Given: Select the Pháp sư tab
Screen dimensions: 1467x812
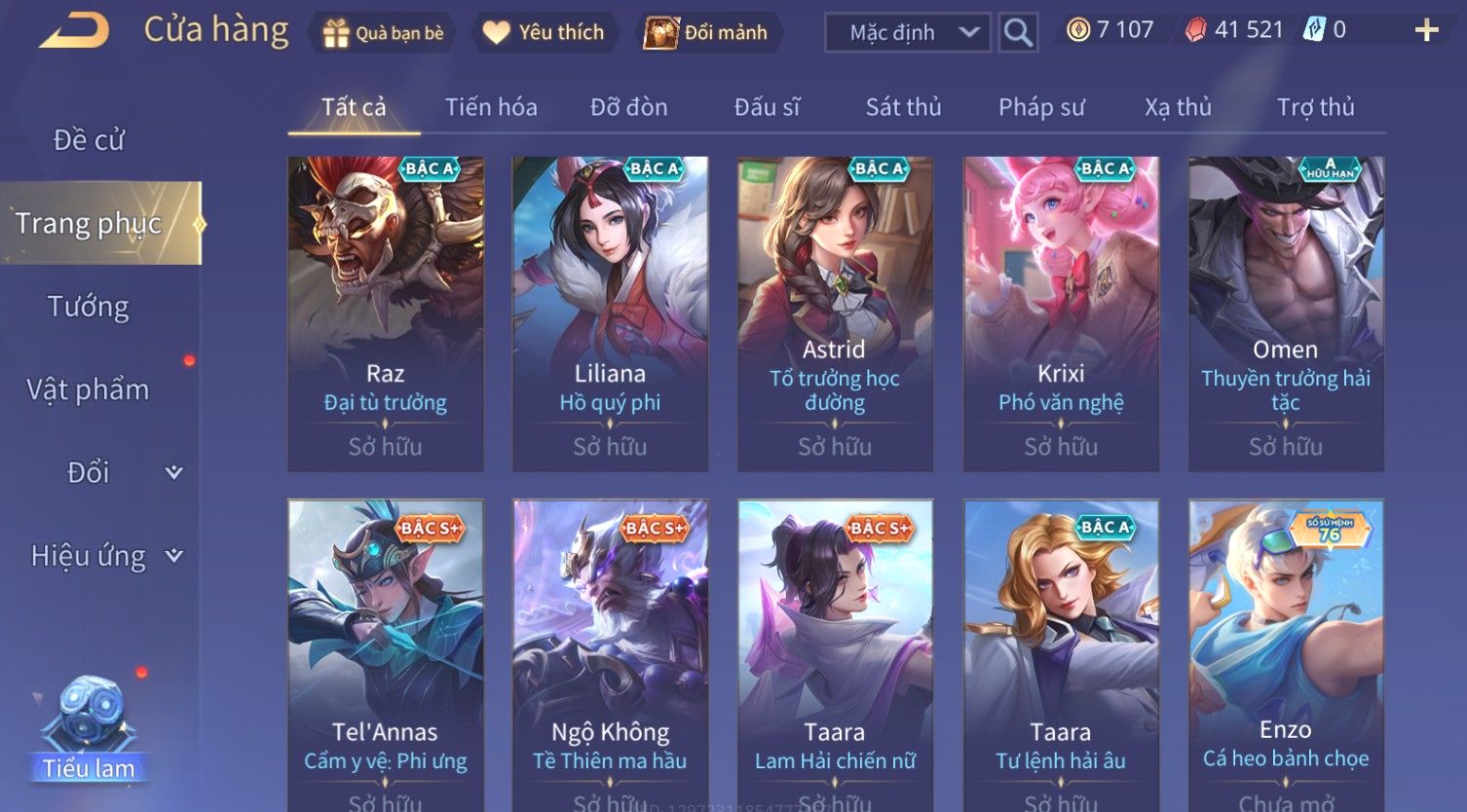Looking at the screenshot, I should coord(1041,107).
